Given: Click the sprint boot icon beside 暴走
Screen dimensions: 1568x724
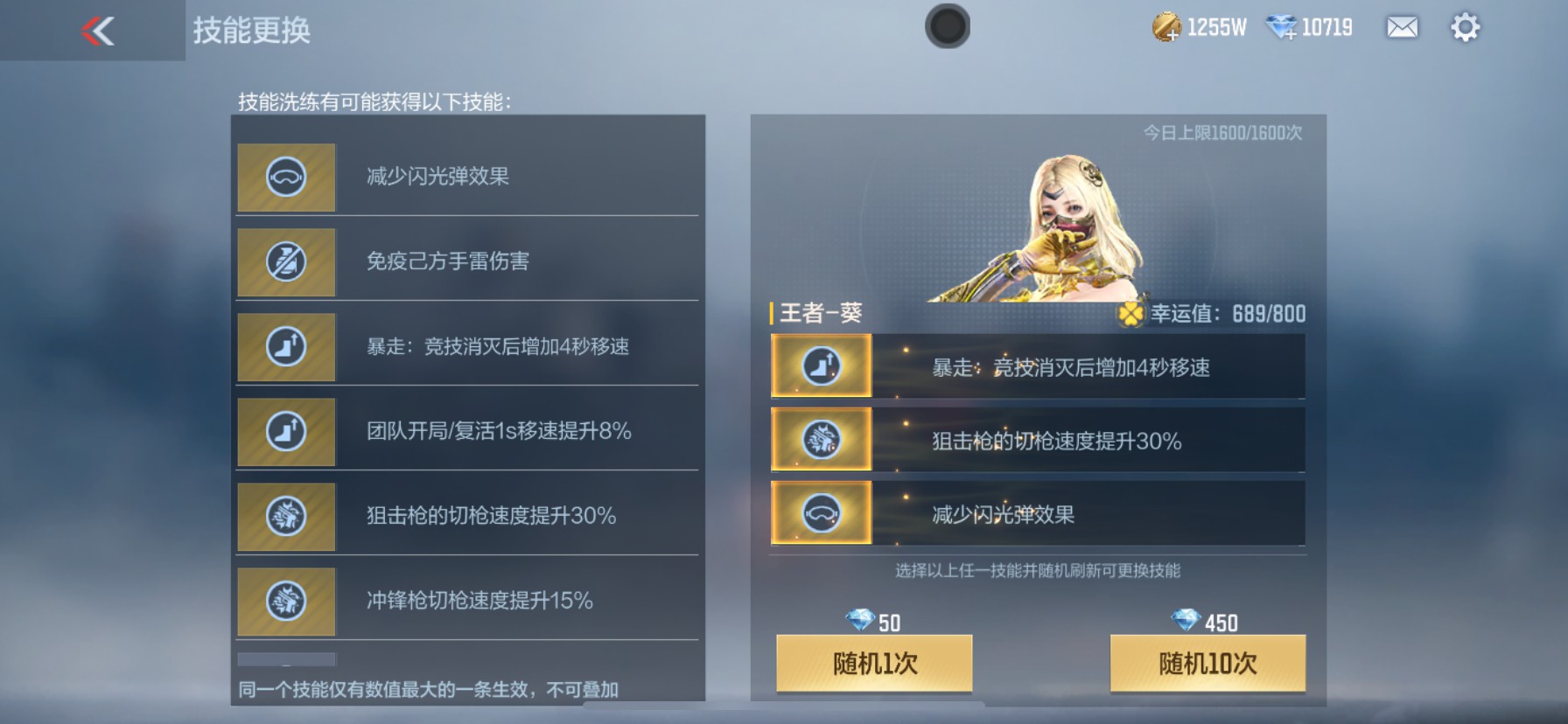Looking at the screenshot, I should (285, 347).
